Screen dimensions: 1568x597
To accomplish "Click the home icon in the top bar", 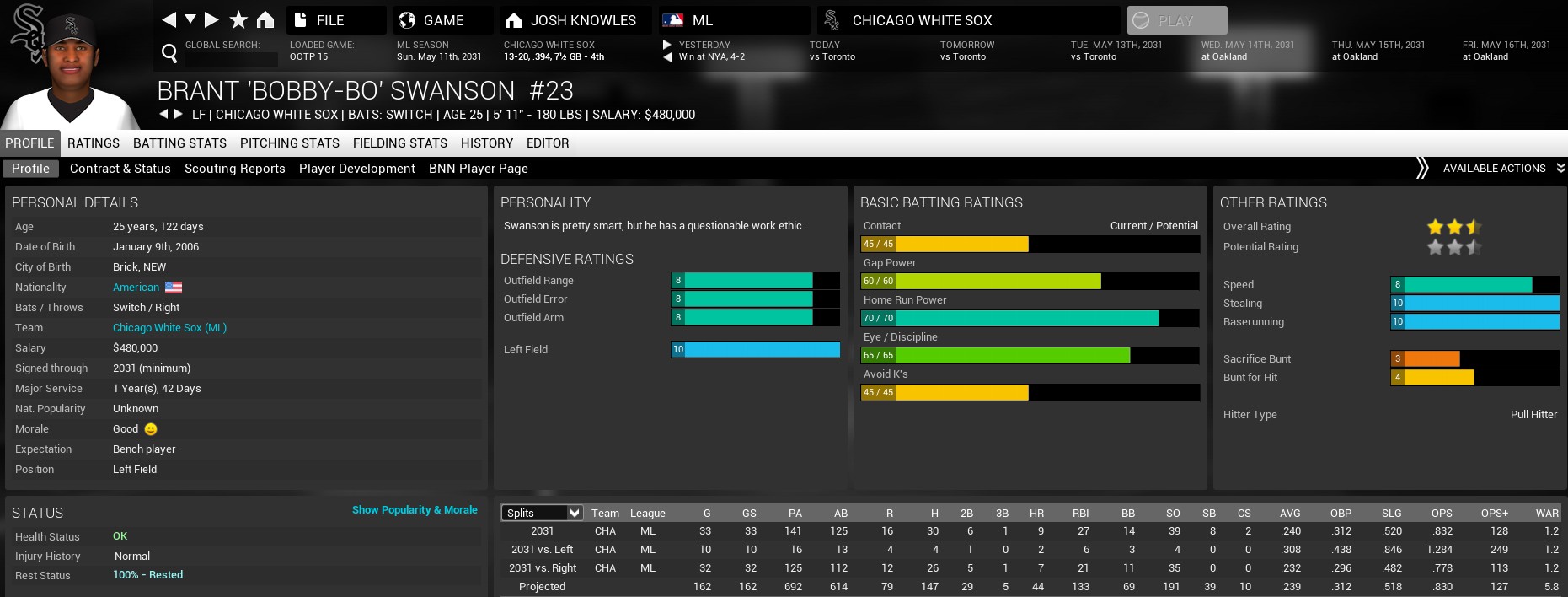I will pyautogui.click(x=265, y=19).
